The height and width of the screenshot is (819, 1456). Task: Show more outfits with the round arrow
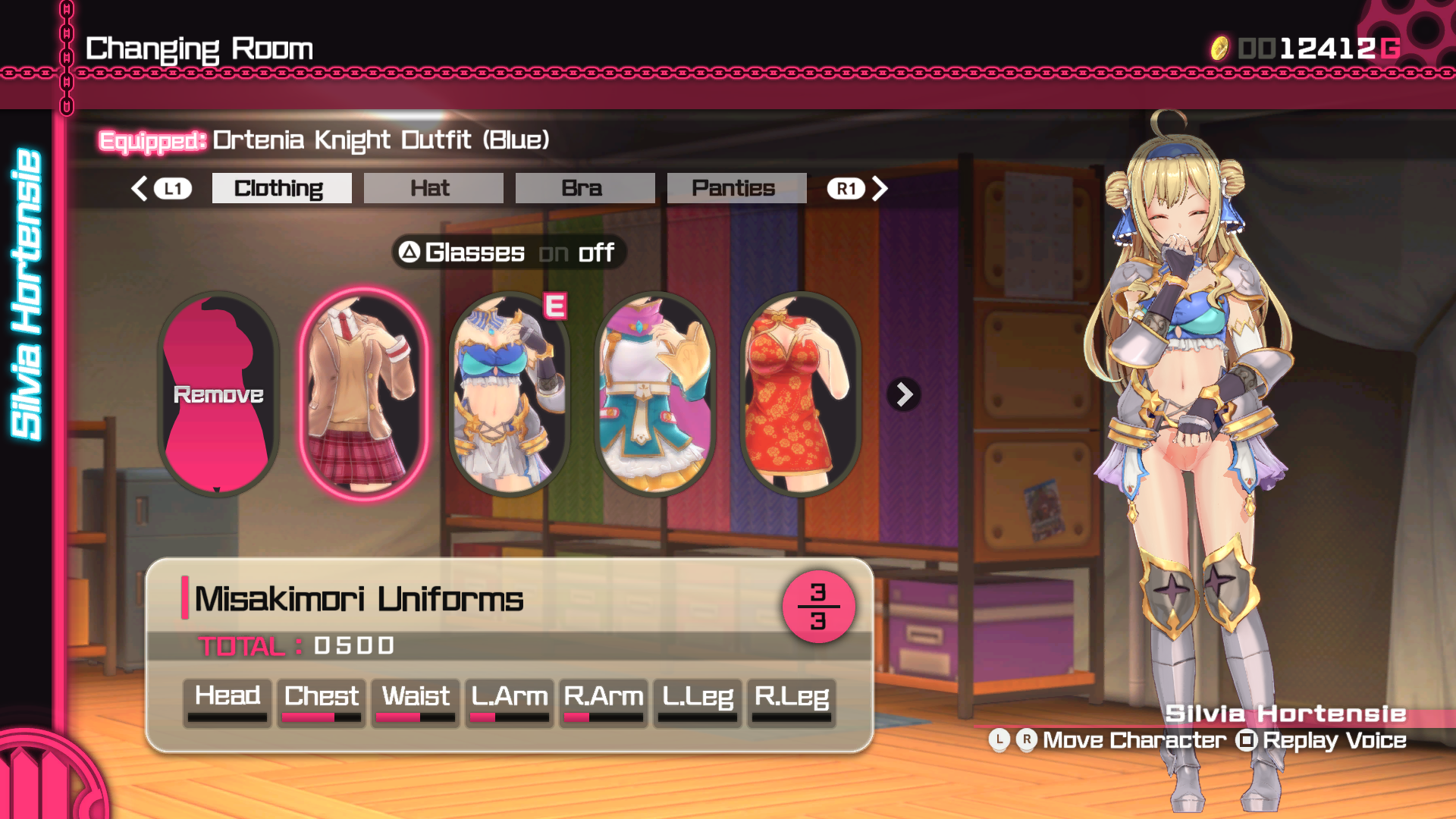(x=904, y=394)
